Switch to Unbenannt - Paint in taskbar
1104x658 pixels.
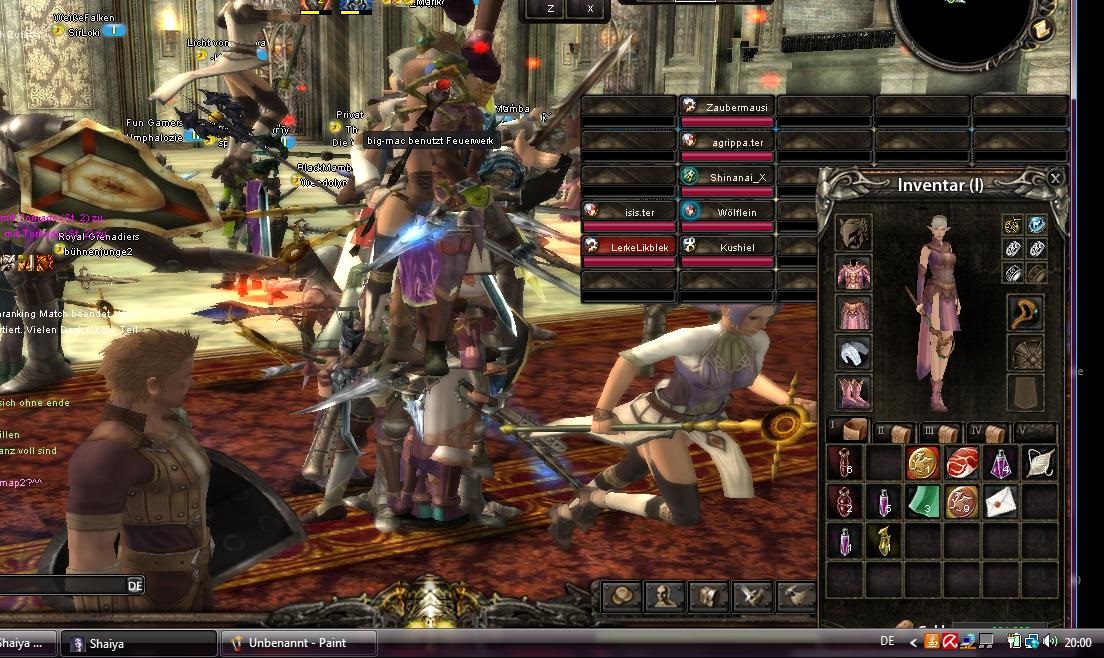click(x=298, y=643)
